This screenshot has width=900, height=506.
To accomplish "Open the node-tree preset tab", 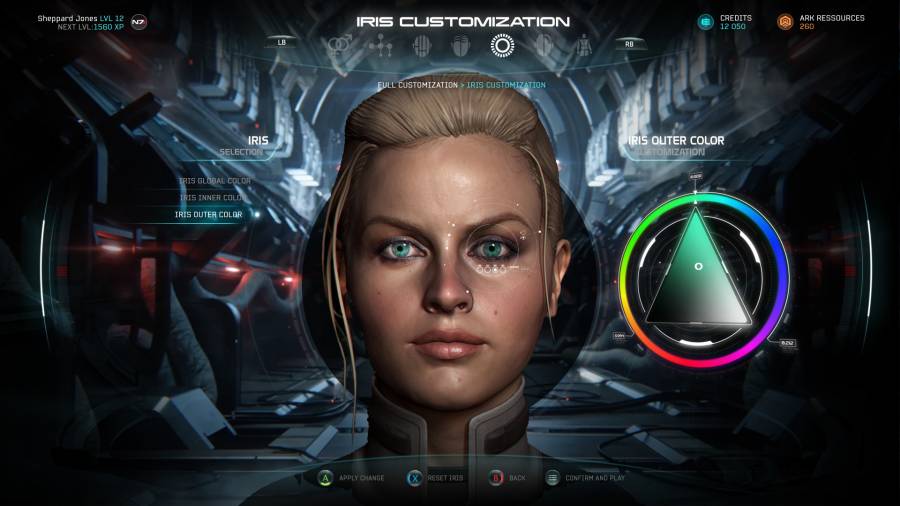I will 379,45.
